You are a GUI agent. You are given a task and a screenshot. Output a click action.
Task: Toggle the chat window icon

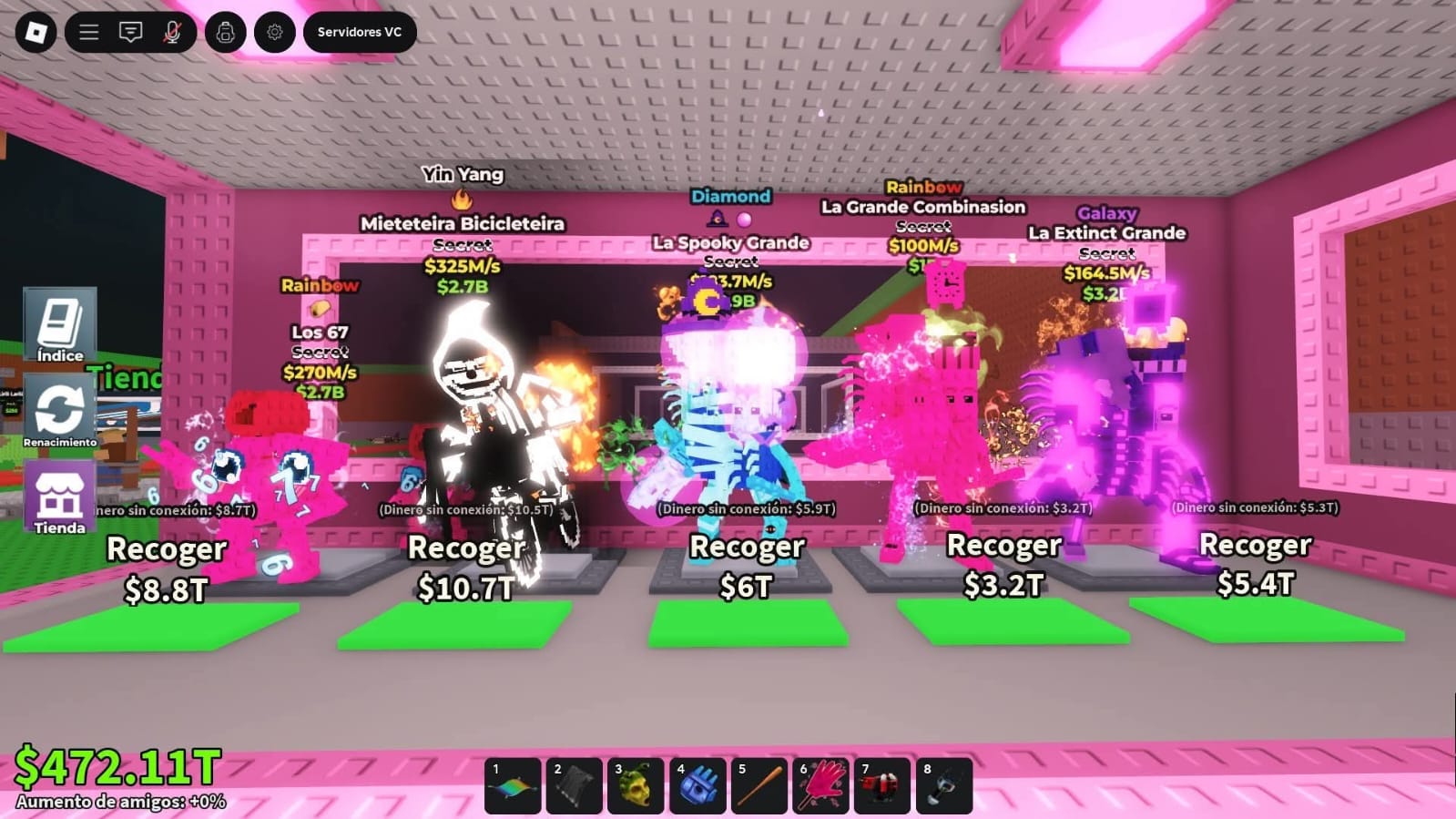pyautogui.click(x=130, y=33)
